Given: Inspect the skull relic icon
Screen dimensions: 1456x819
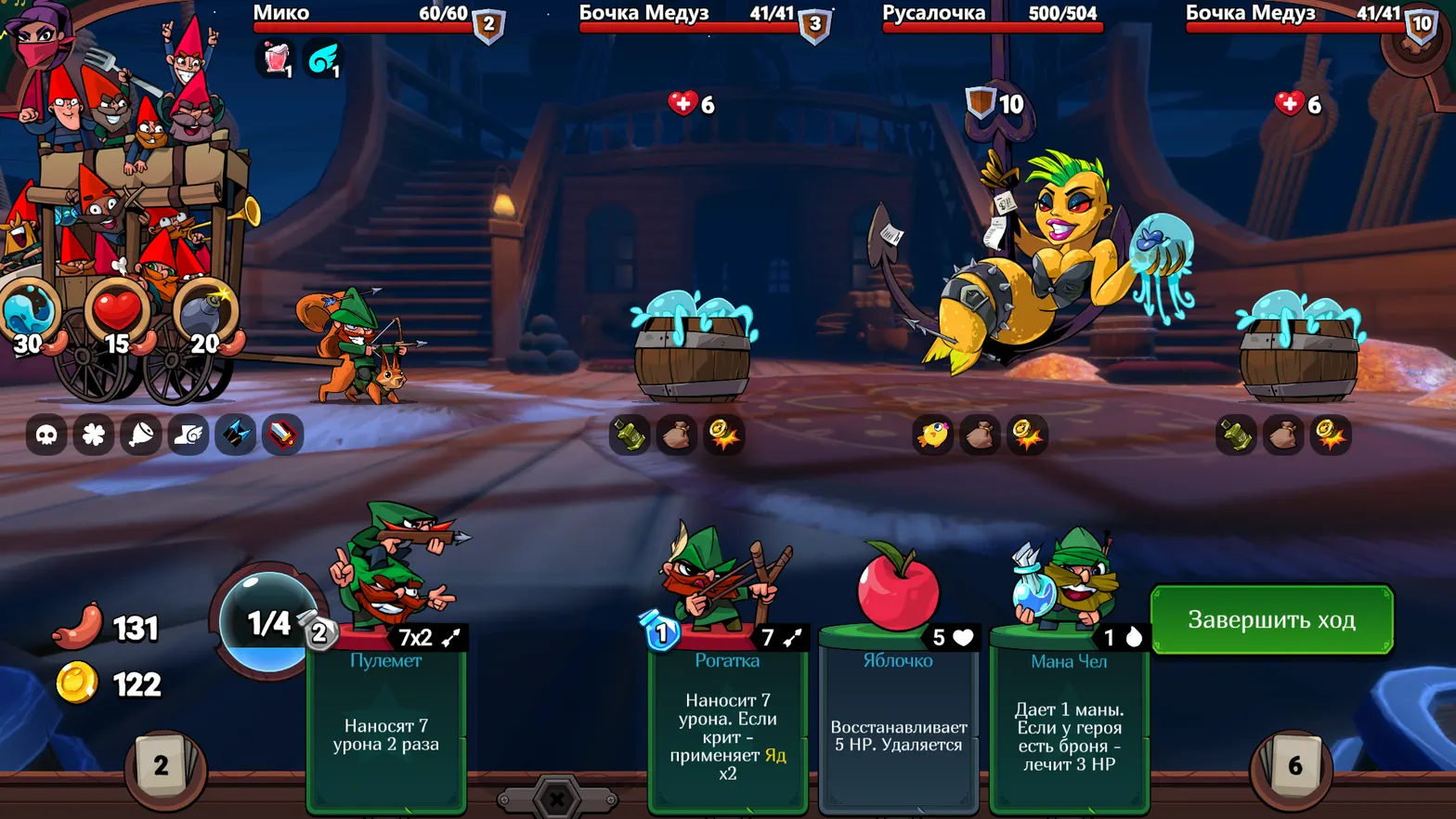Looking at the screenshot, I should [x=46, y=435].
